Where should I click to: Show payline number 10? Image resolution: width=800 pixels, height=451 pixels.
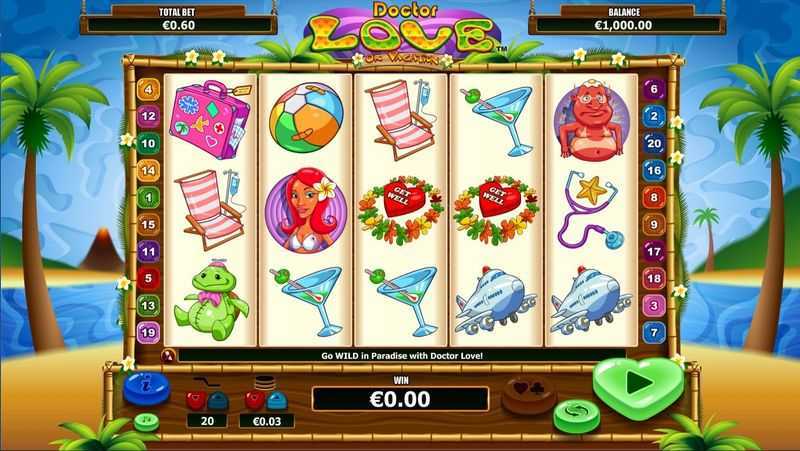click(x=150, y=143)
